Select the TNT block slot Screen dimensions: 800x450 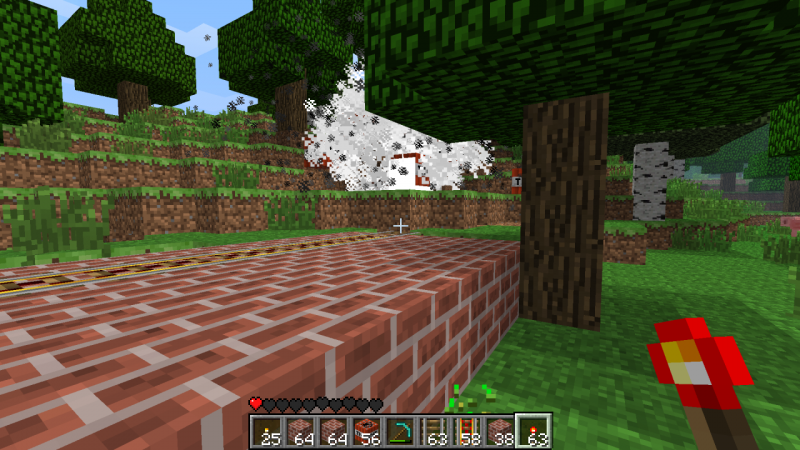(370, 431)
